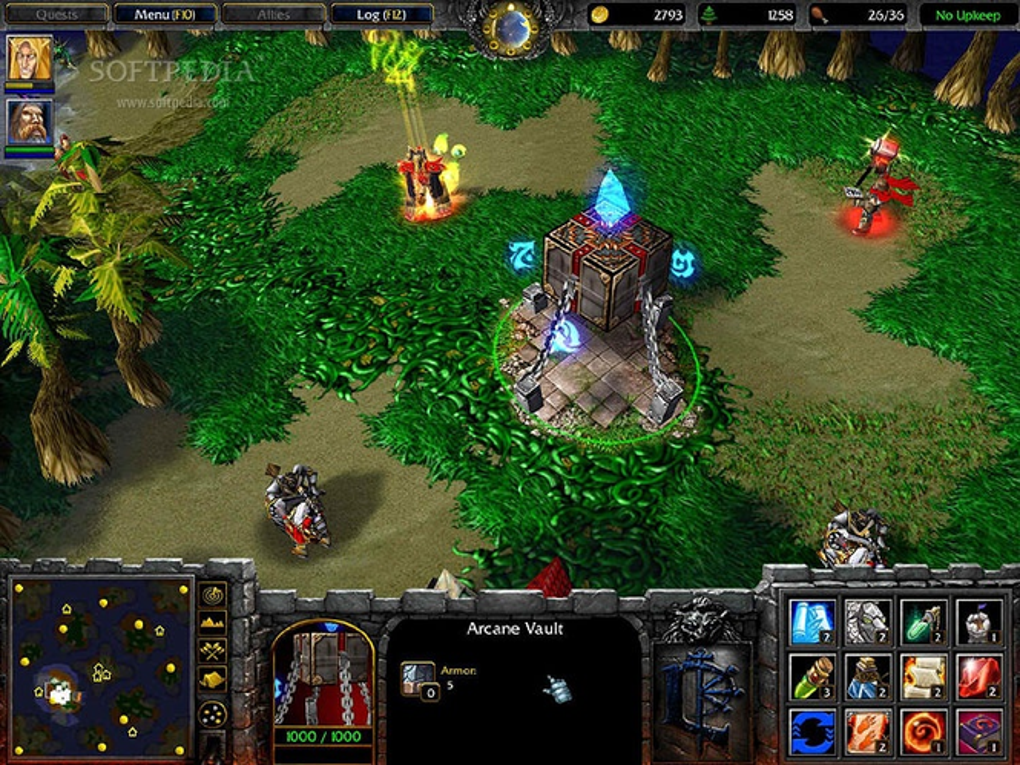1020x765 pixels.
Task: Purchase the purple tome book
Action: click(979, 732)
